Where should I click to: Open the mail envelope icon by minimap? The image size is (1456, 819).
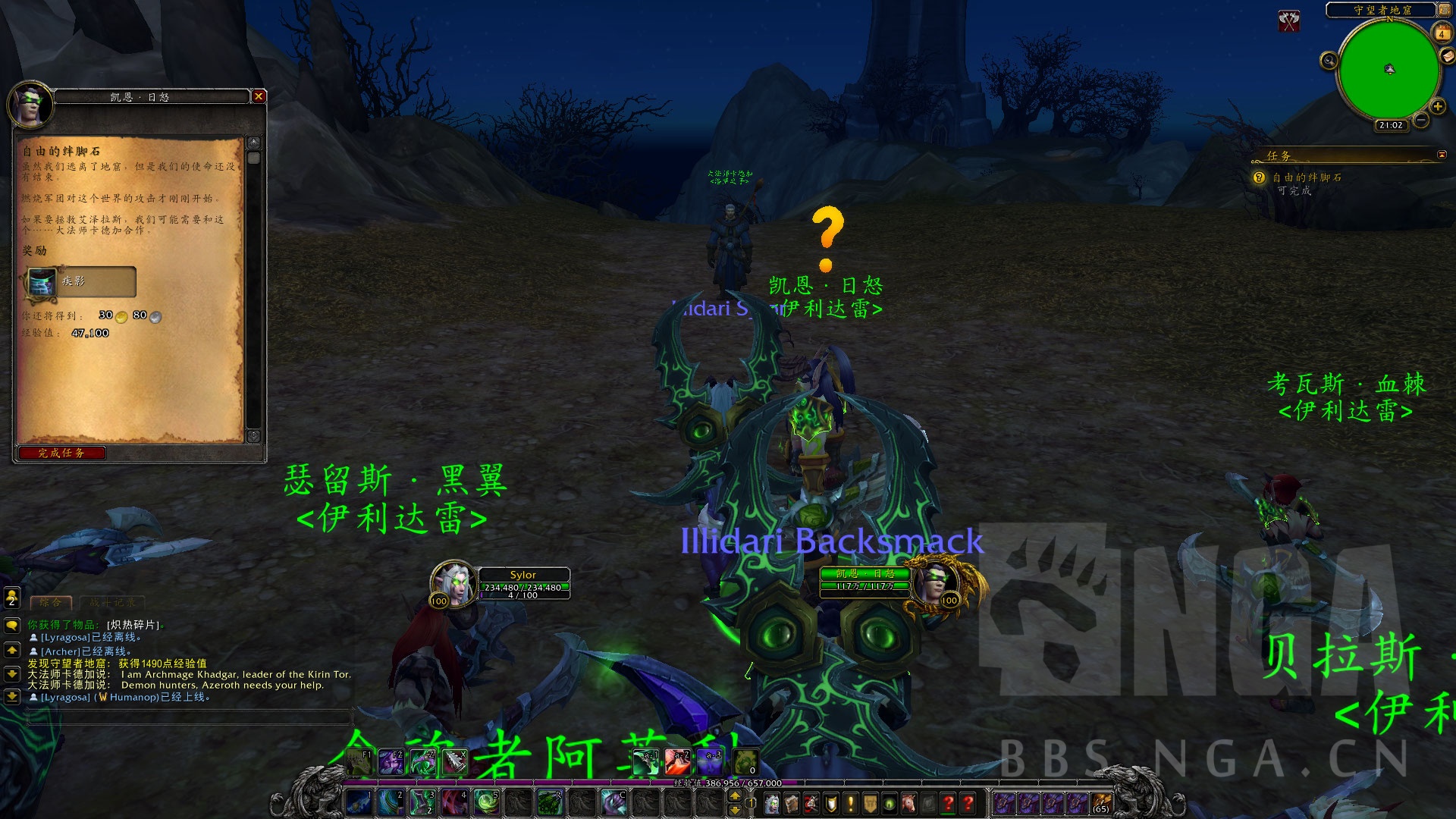(x=1448, y=57)
